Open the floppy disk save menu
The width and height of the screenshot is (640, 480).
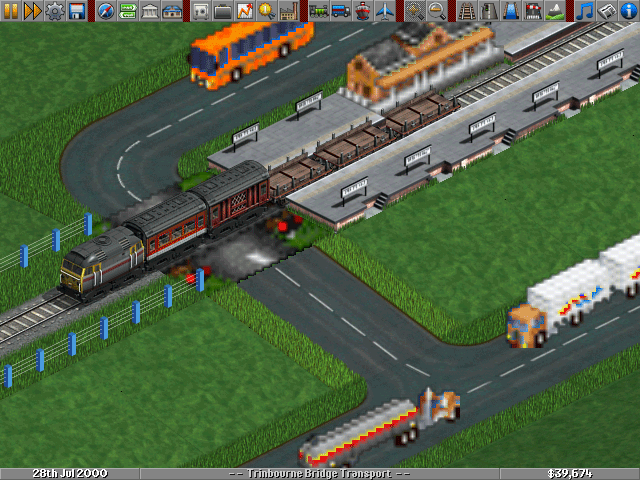pyautogui.click(x=77, y=11)
